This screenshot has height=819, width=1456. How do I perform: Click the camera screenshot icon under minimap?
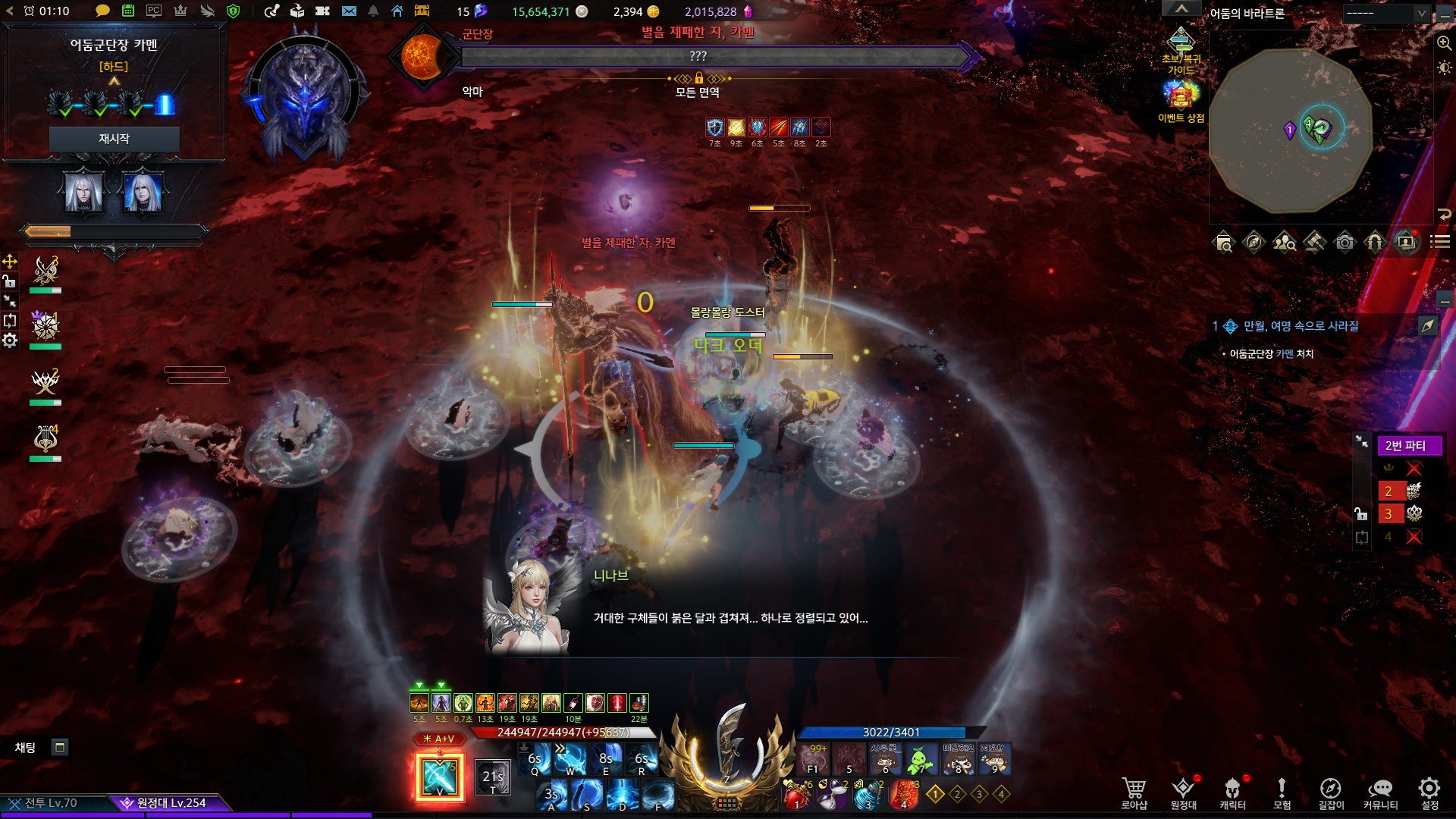[1345, 242]
